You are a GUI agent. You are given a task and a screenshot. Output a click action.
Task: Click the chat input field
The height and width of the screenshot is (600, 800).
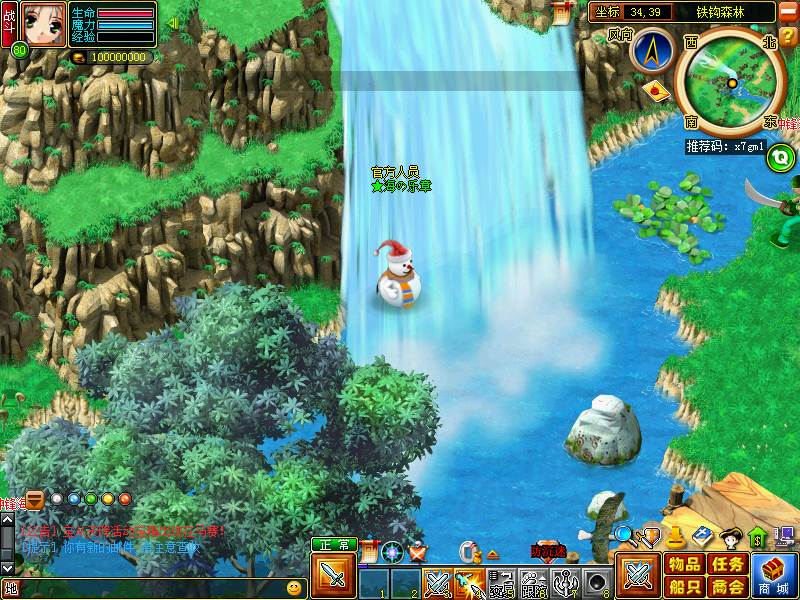[x=150, y=588]
